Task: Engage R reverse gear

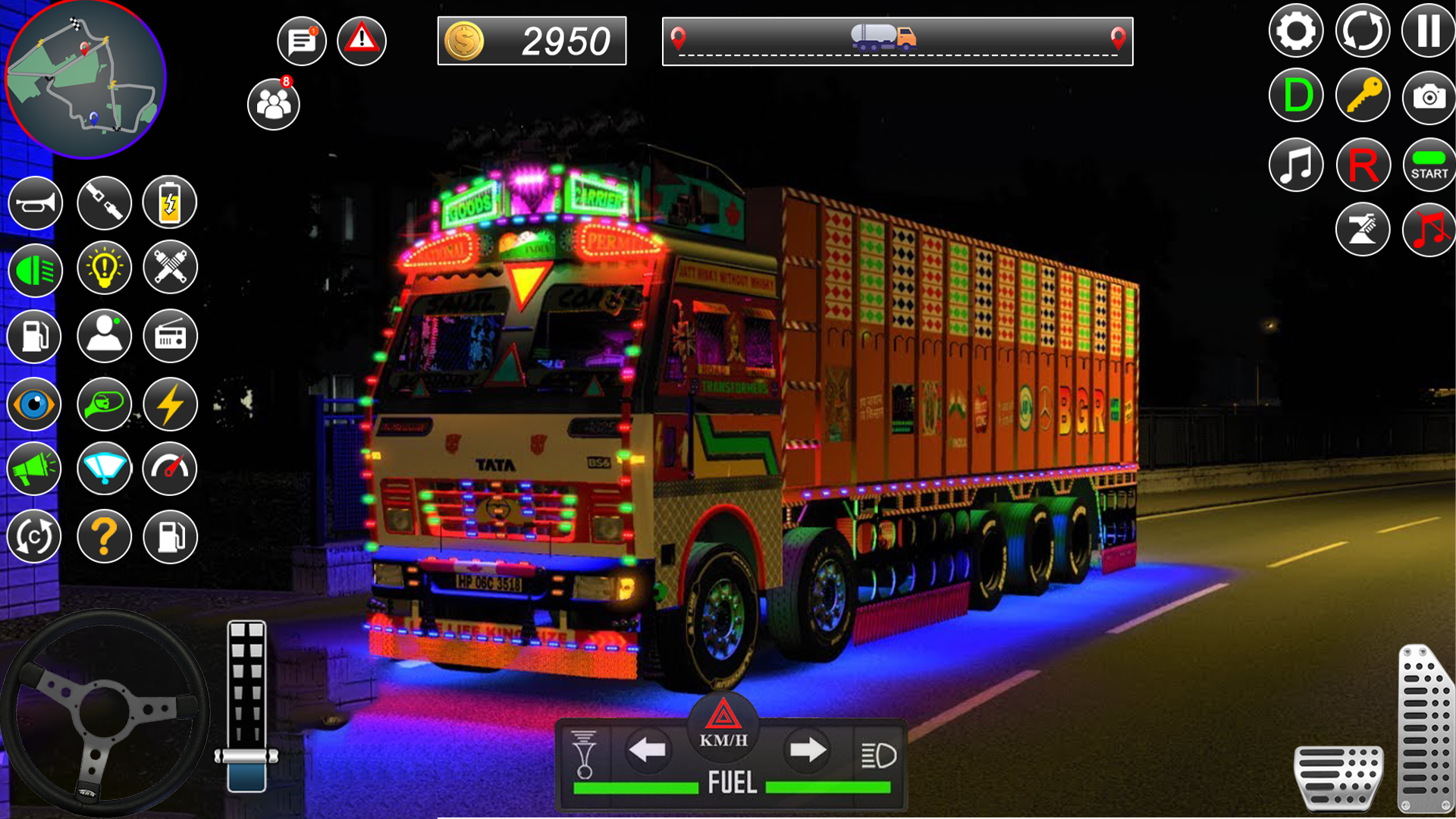Action: 1363,165
